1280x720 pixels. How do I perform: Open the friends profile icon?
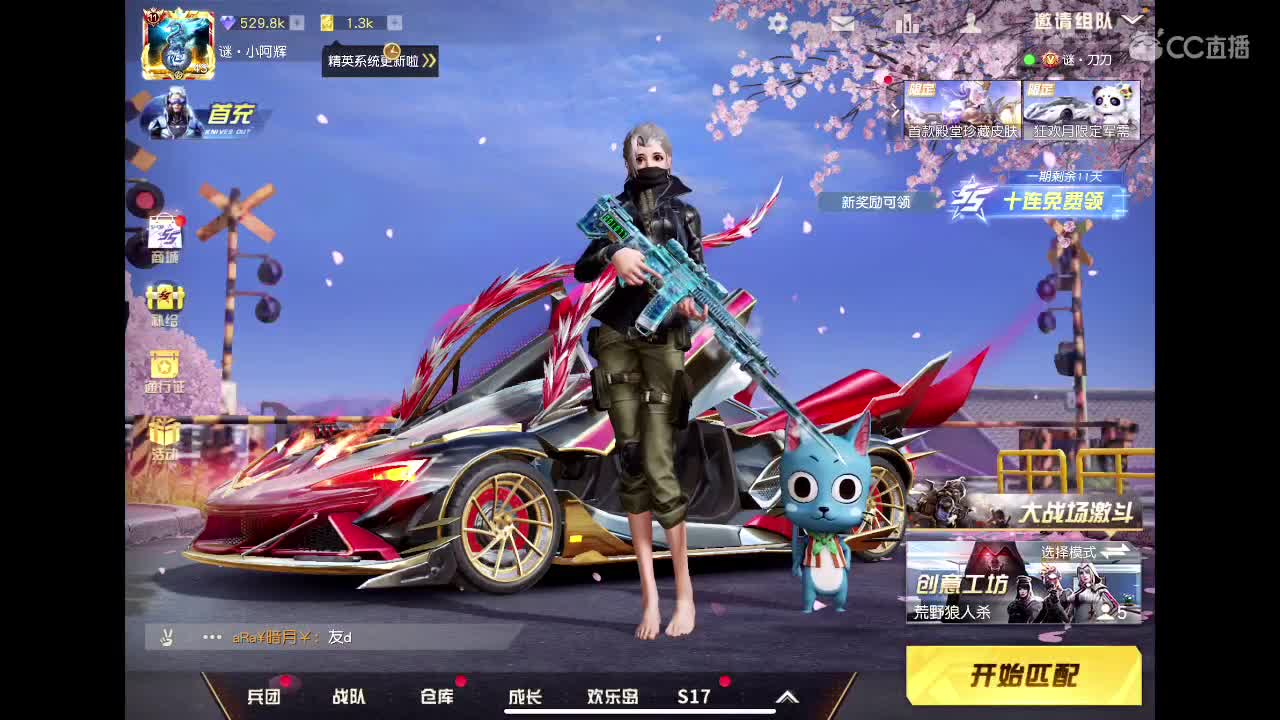point(971,23)
